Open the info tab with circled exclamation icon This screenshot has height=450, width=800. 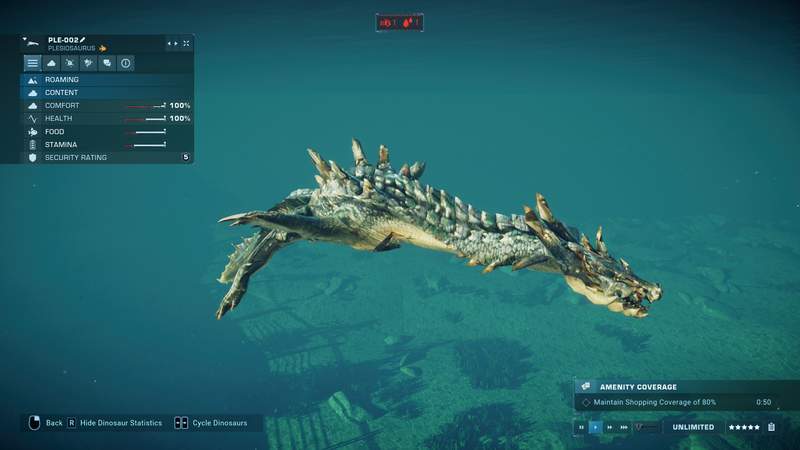pyautogui.click(x=126, y=63)
